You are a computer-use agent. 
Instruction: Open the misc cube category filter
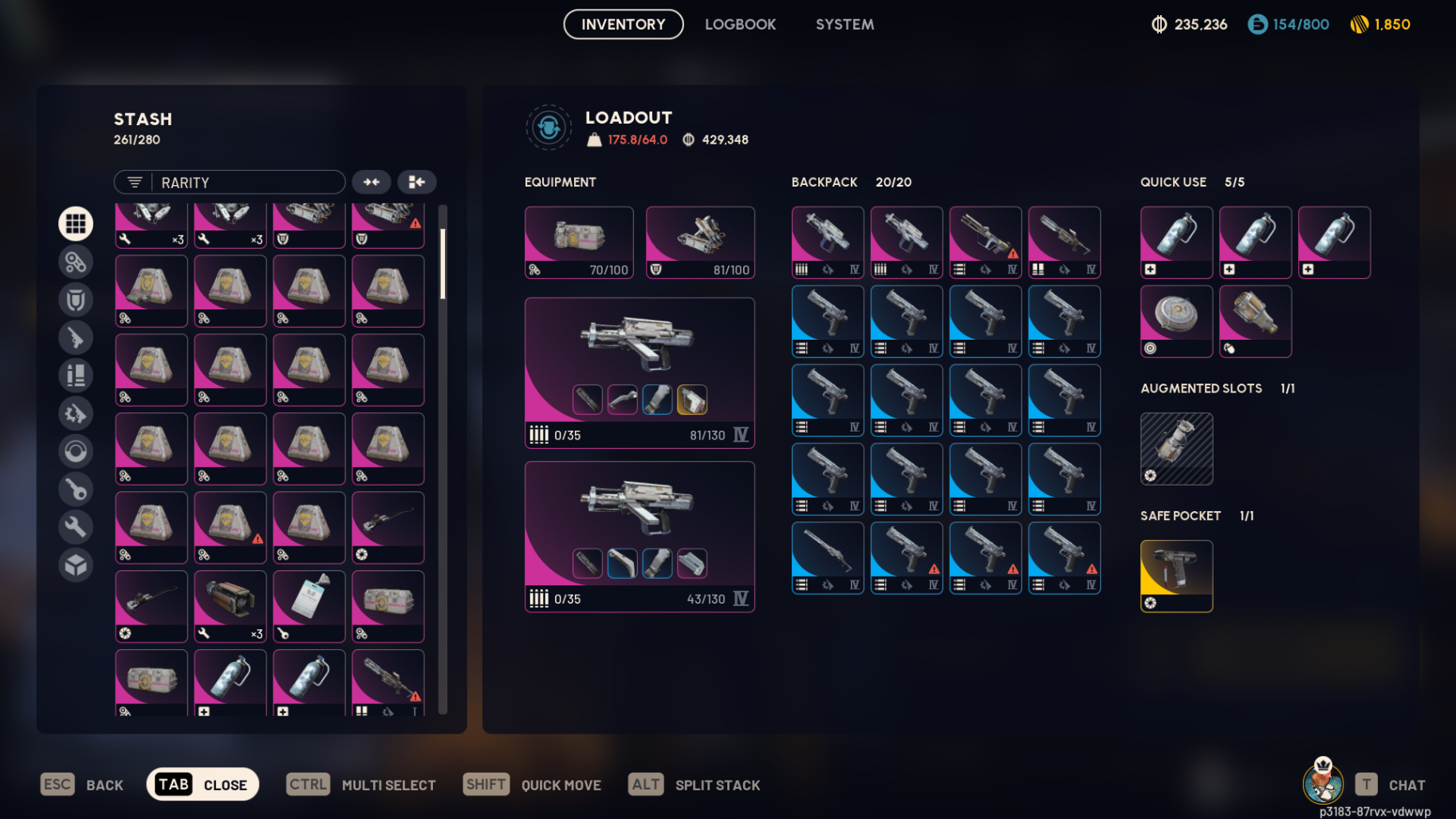pos(76,565)
